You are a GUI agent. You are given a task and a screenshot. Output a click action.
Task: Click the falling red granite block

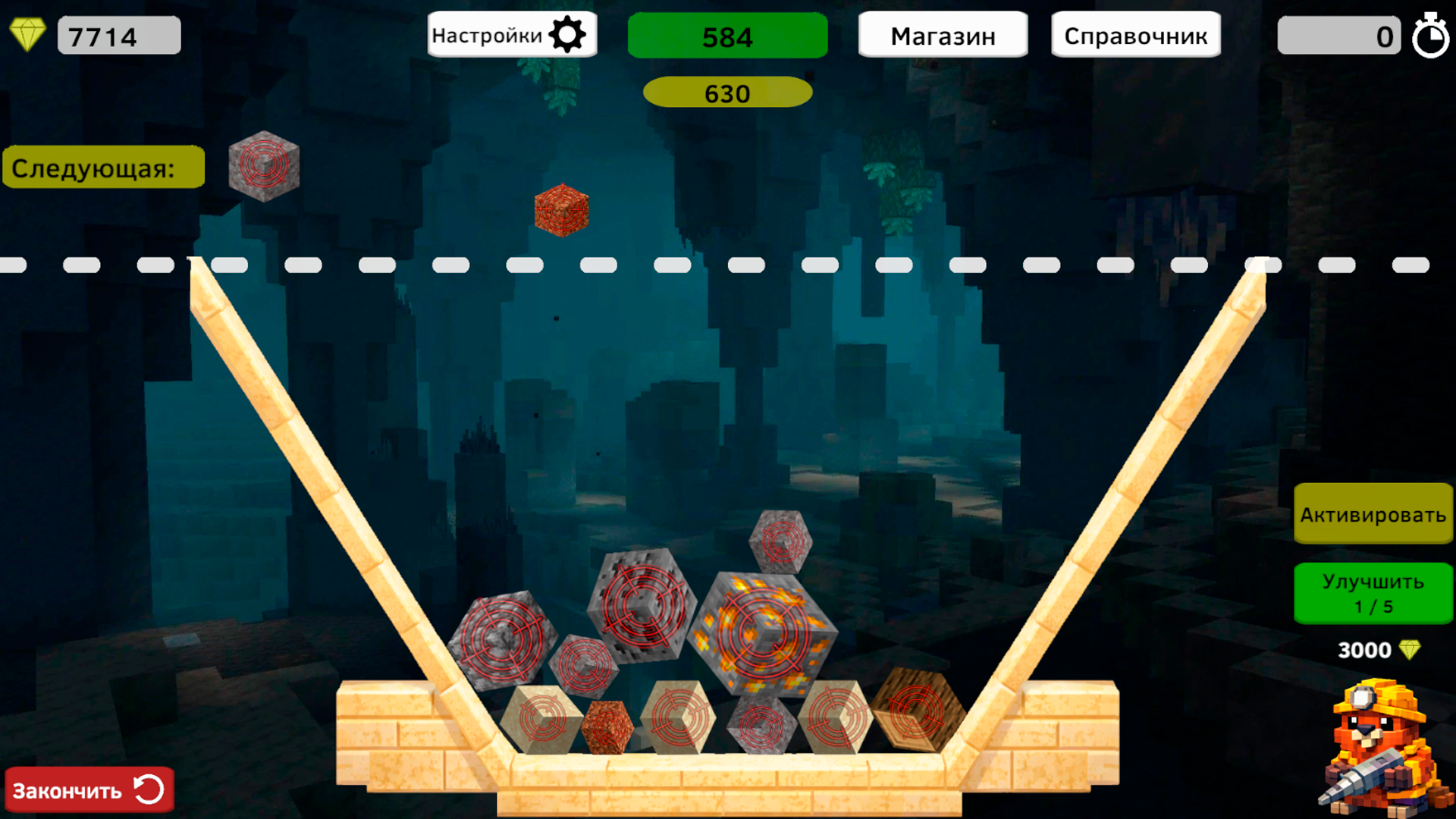(562, 210)
